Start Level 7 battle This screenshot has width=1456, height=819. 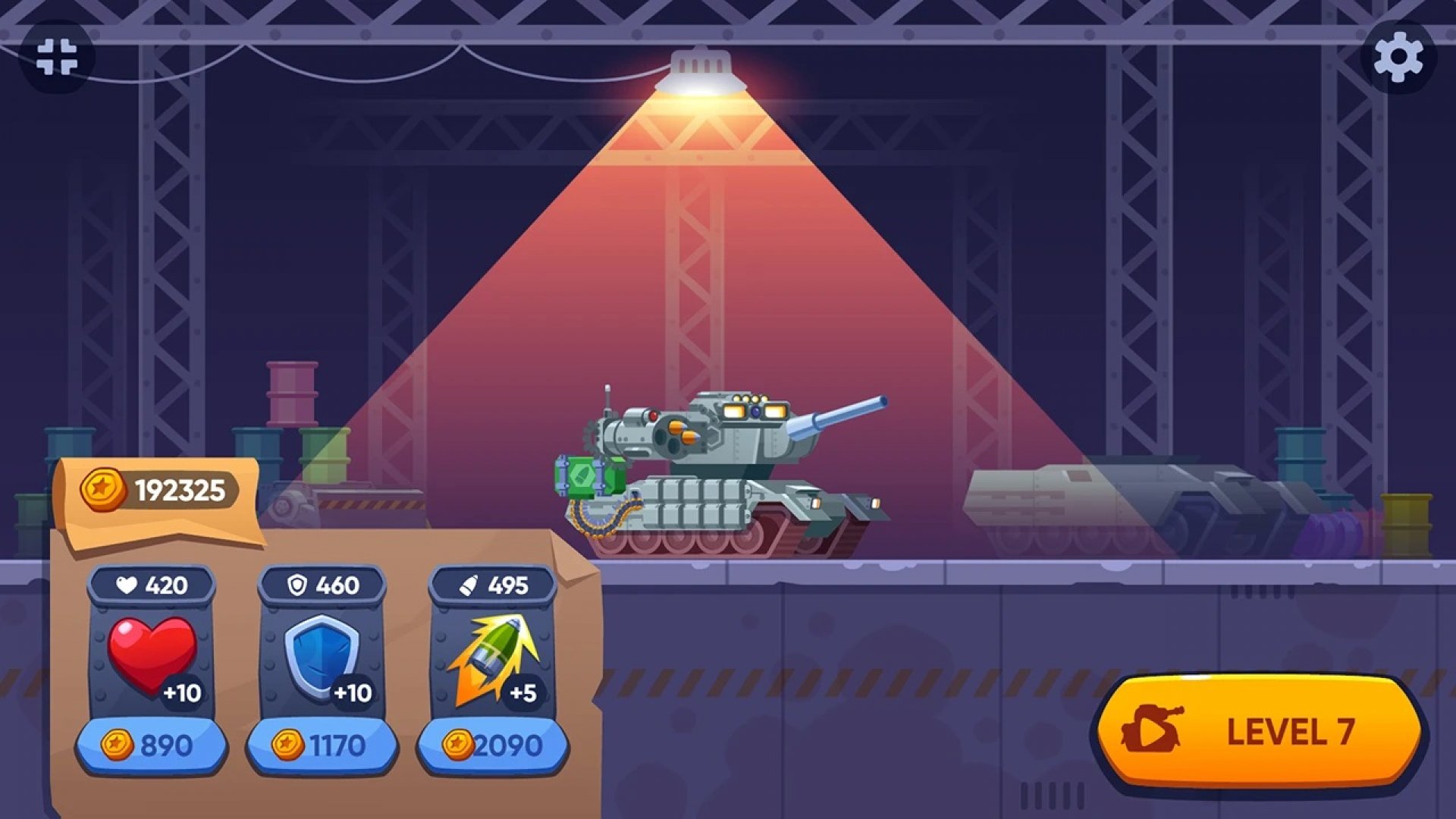(1259, 731)
